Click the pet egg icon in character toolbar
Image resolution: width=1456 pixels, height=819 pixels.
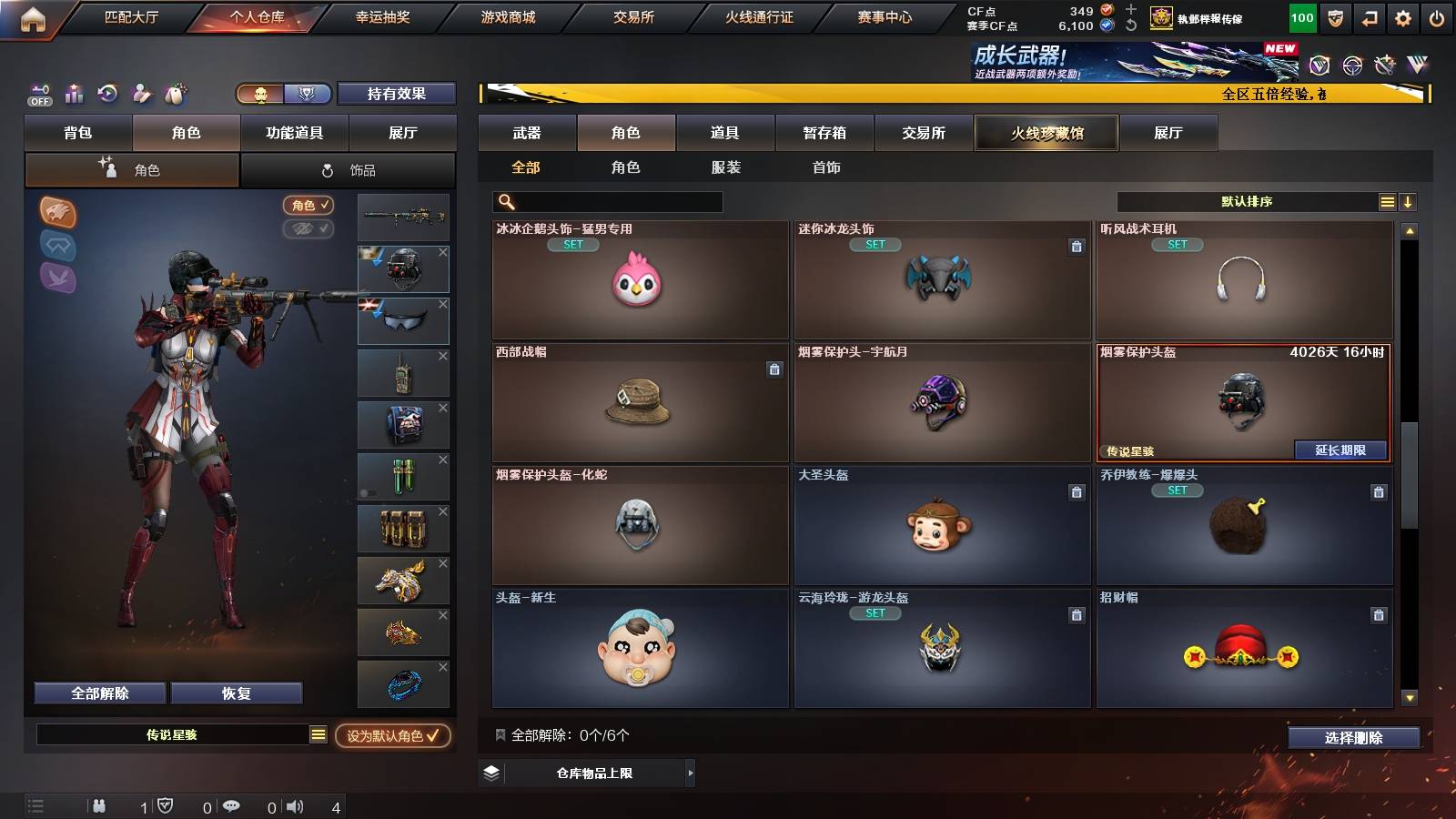click(x=175, y=93)
